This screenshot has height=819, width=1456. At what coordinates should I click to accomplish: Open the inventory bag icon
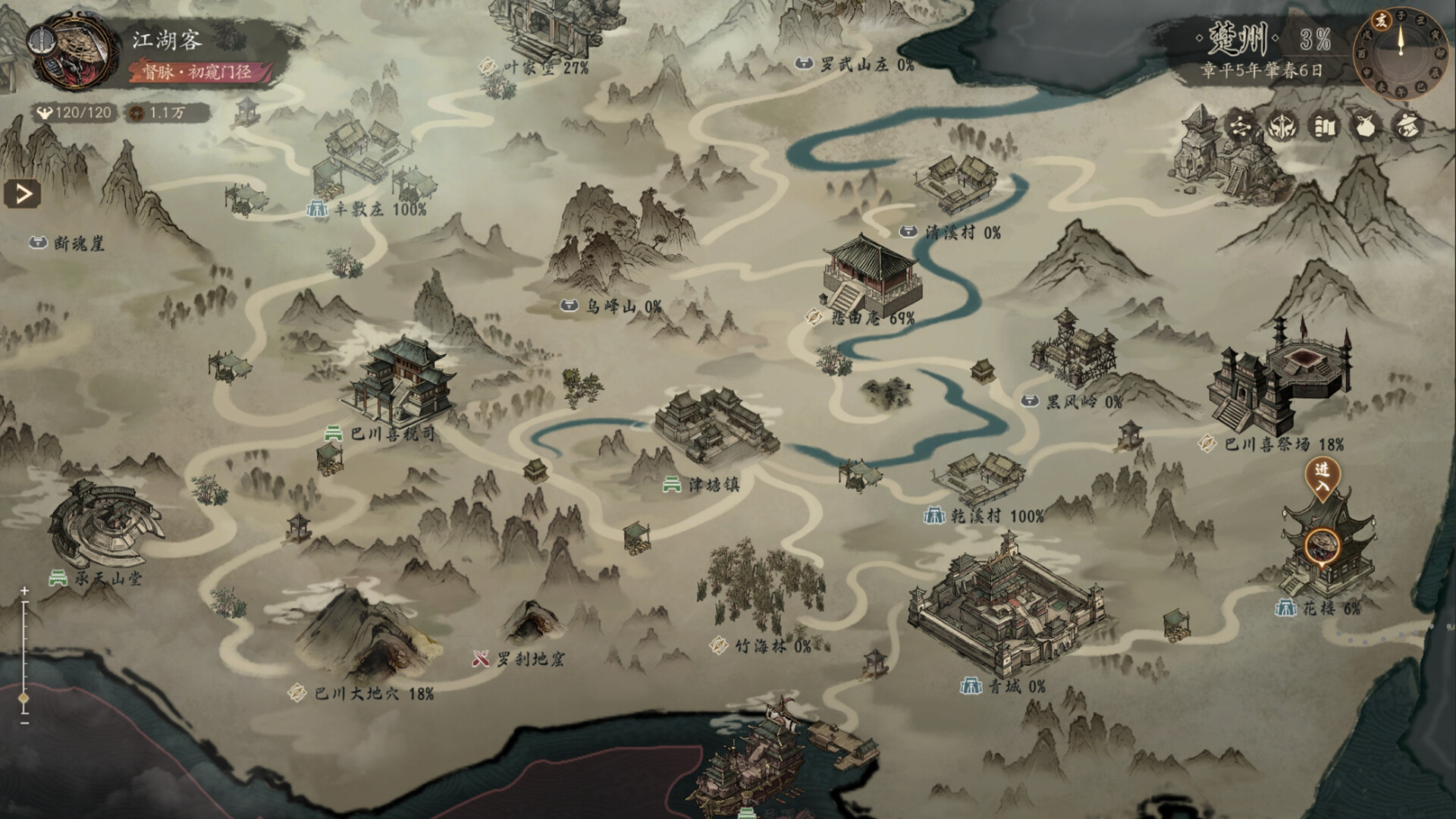click(1365, 127)
